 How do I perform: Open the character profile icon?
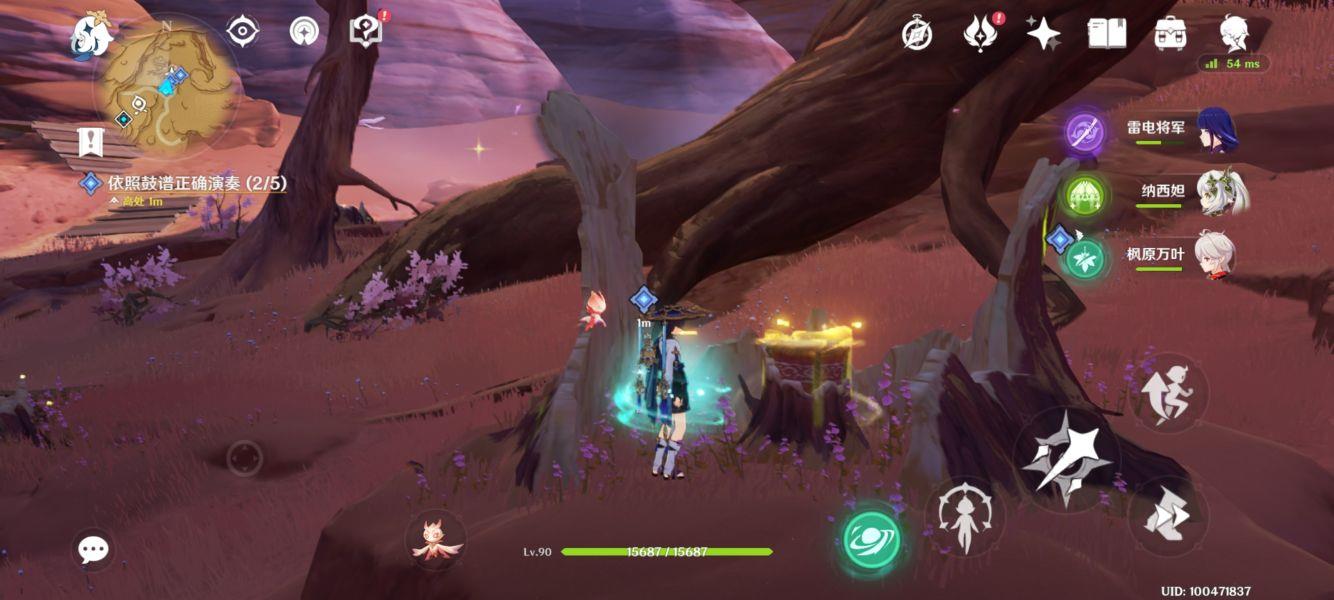1233,34
